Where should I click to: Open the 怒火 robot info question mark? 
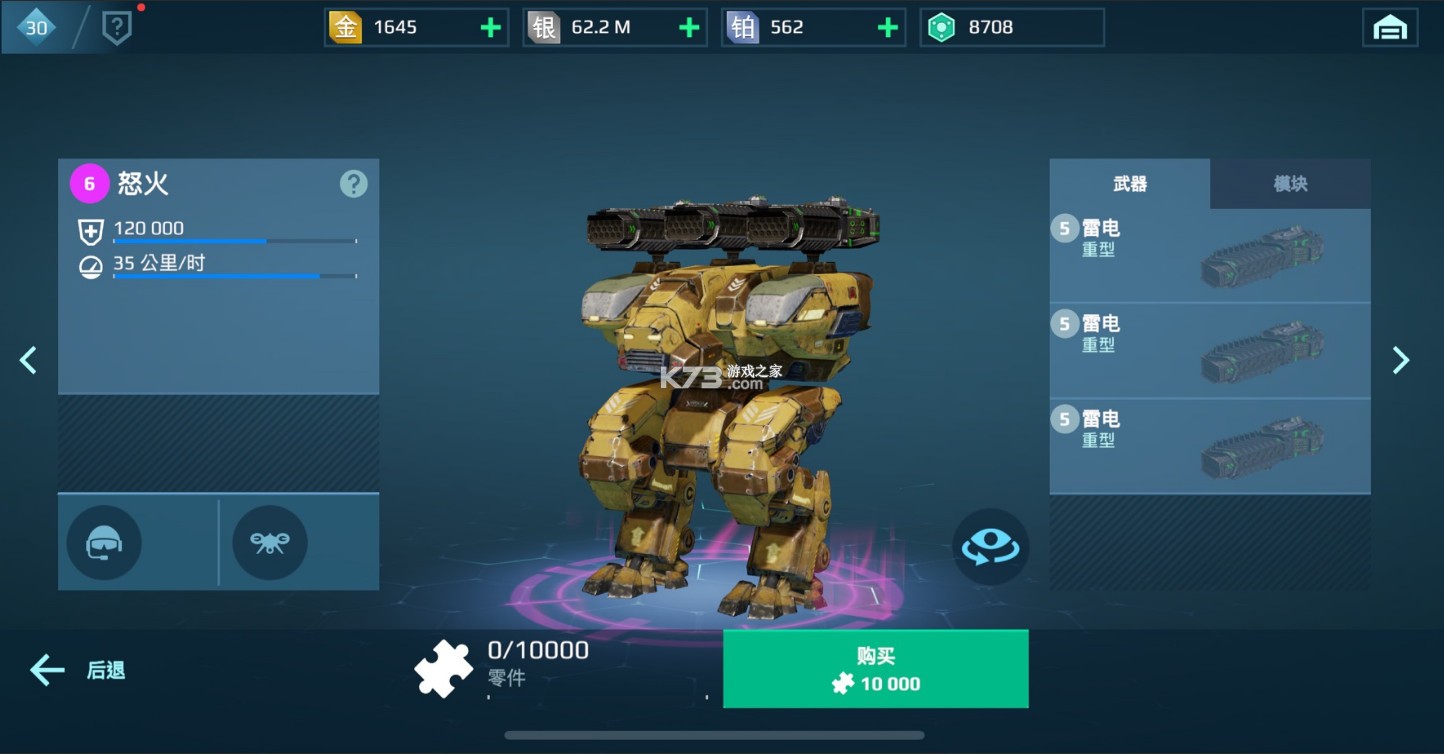coord(353,184)
